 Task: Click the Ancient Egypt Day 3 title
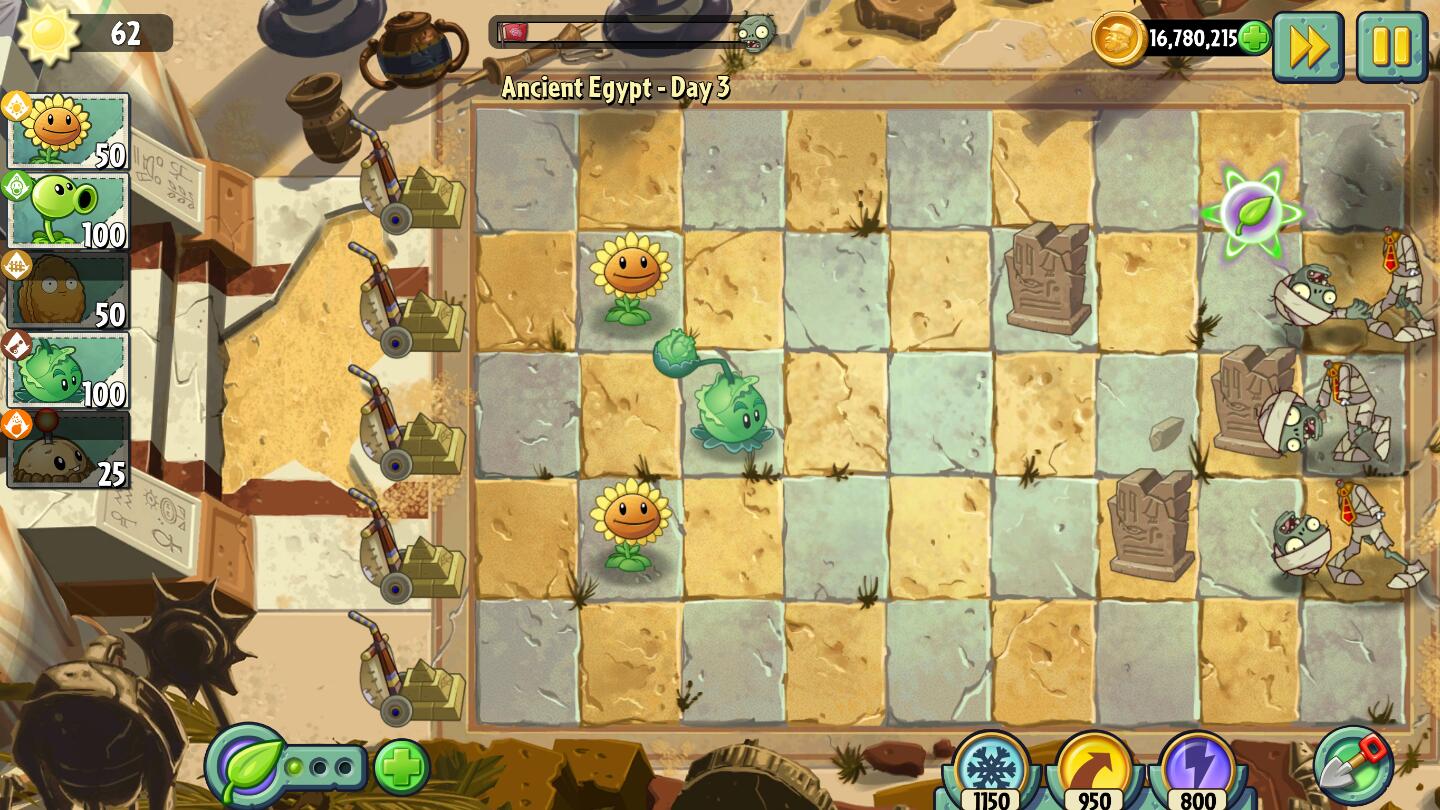613,88
